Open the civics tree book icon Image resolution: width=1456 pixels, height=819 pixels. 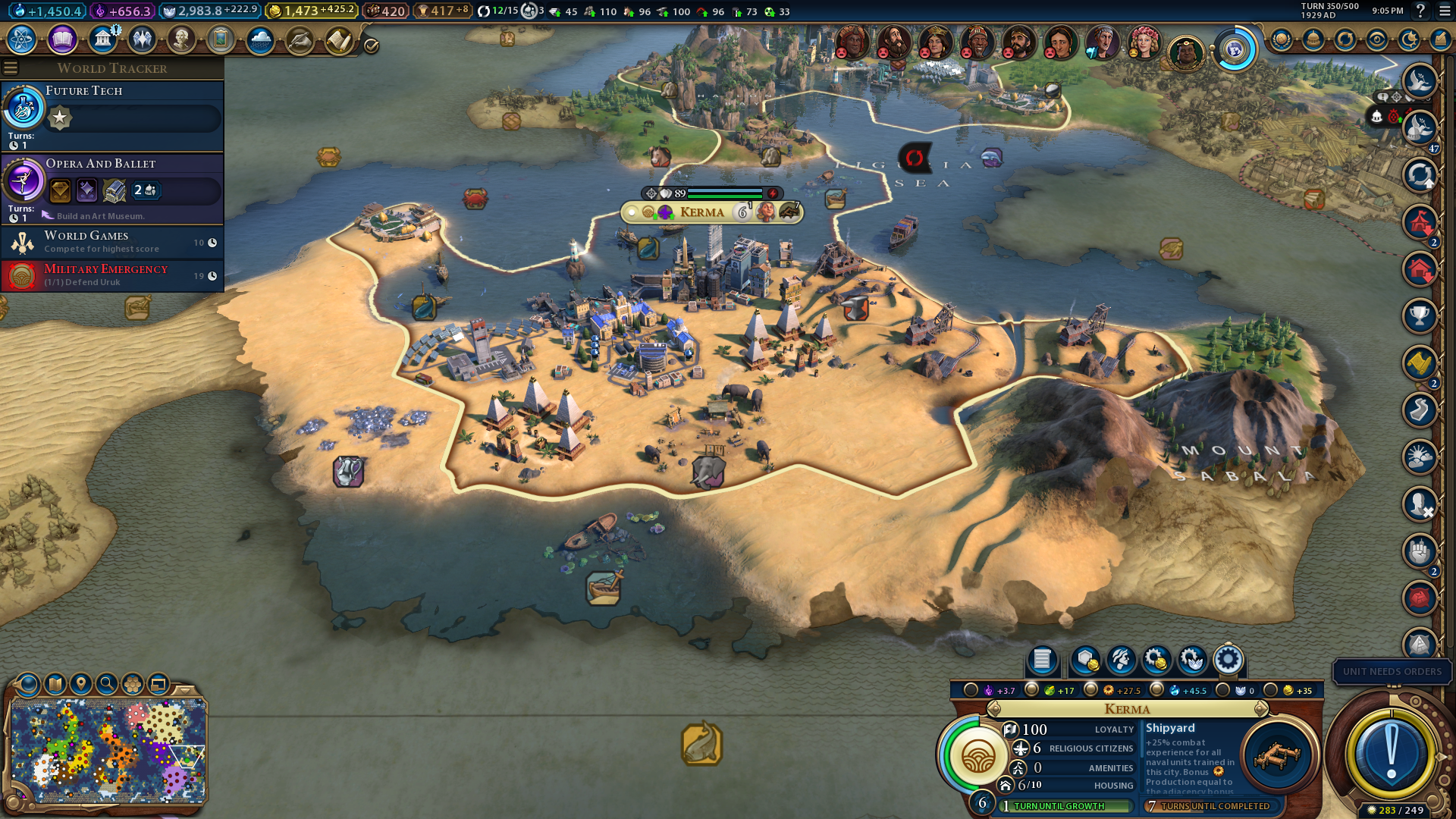click(x=62, y=39)
